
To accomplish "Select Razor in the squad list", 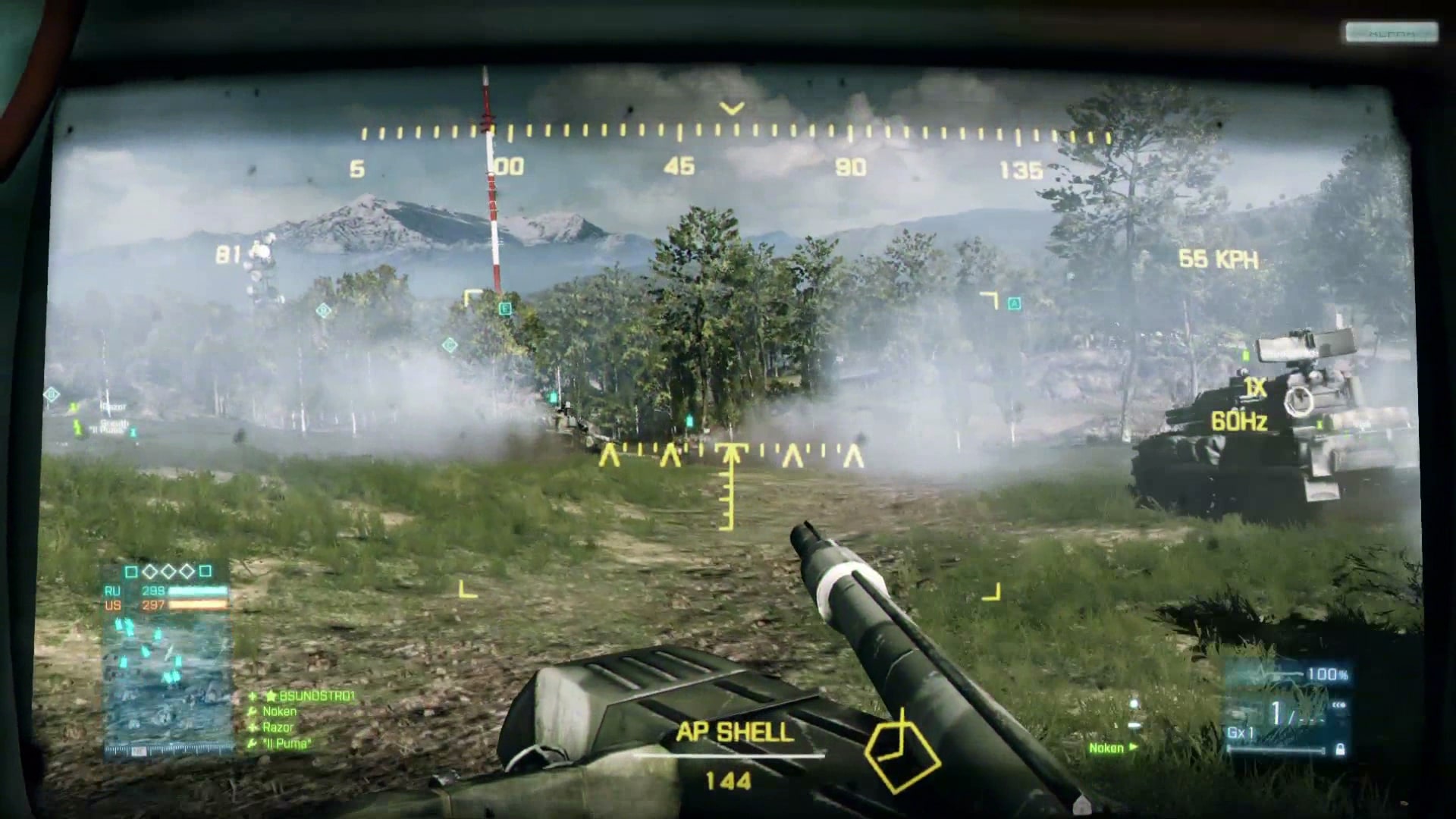I will tap(278, 727).
